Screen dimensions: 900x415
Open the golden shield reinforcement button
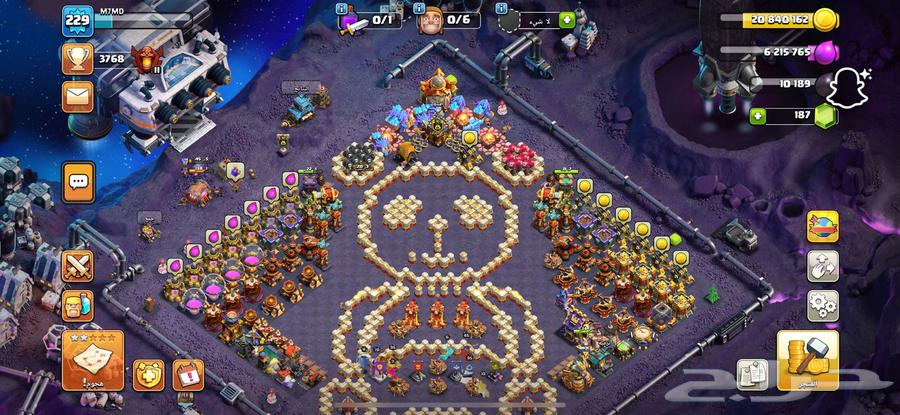[x=149, y=374]
